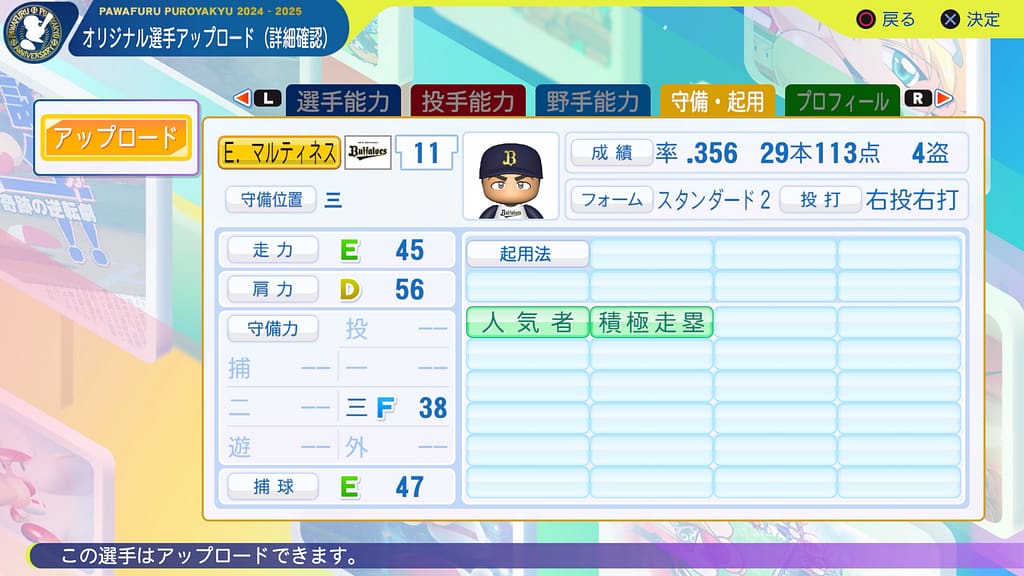Select the 守備力 fielding label
This screenshot has width=1024, height=576.
272,327
